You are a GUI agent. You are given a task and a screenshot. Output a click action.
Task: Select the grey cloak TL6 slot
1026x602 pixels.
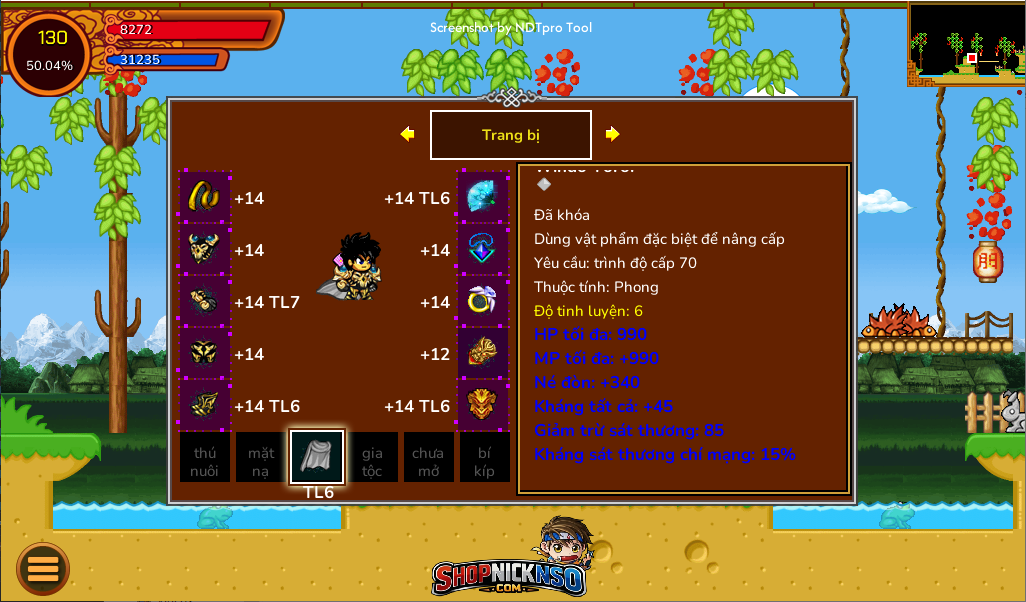317,457
